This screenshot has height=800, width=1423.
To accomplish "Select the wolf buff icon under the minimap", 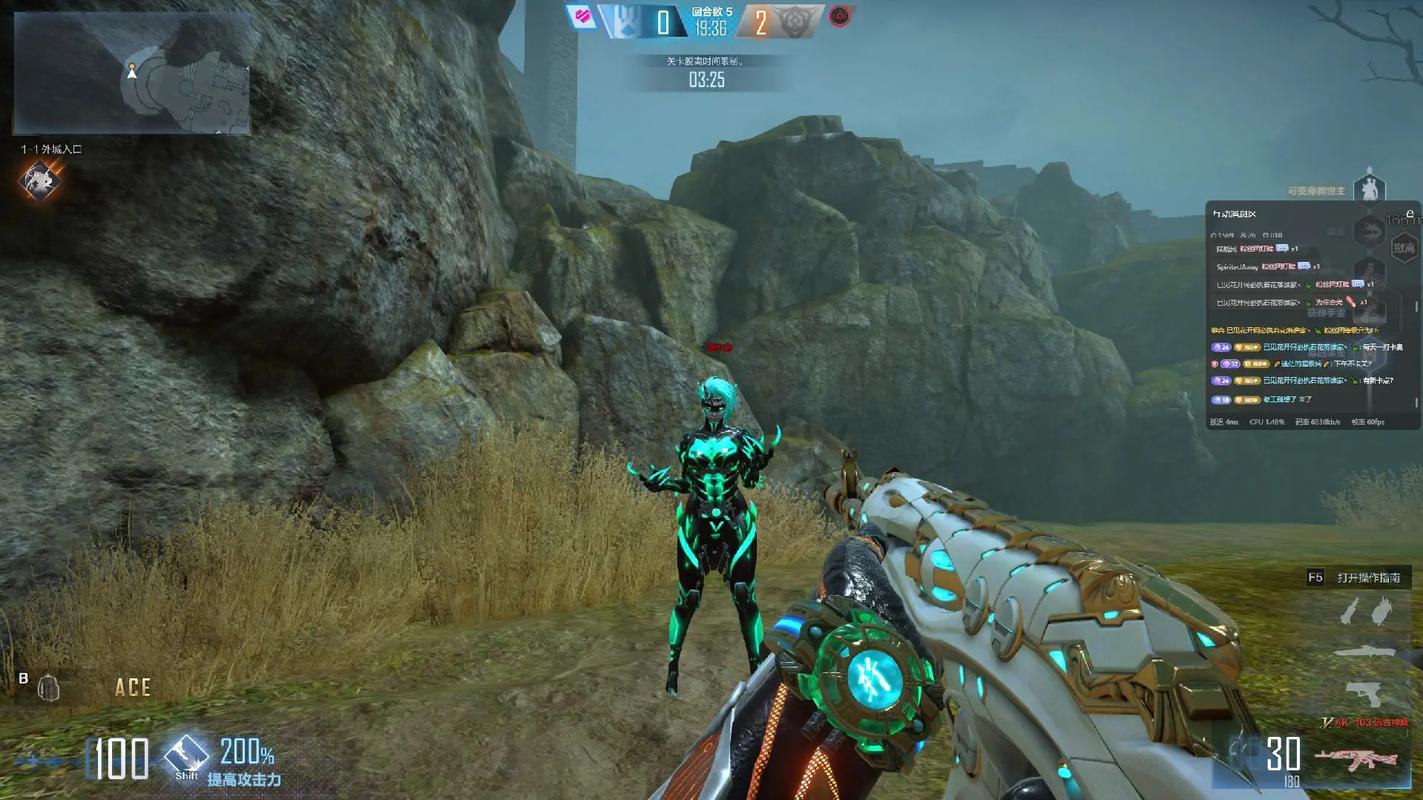I will [x=41, y=182].
